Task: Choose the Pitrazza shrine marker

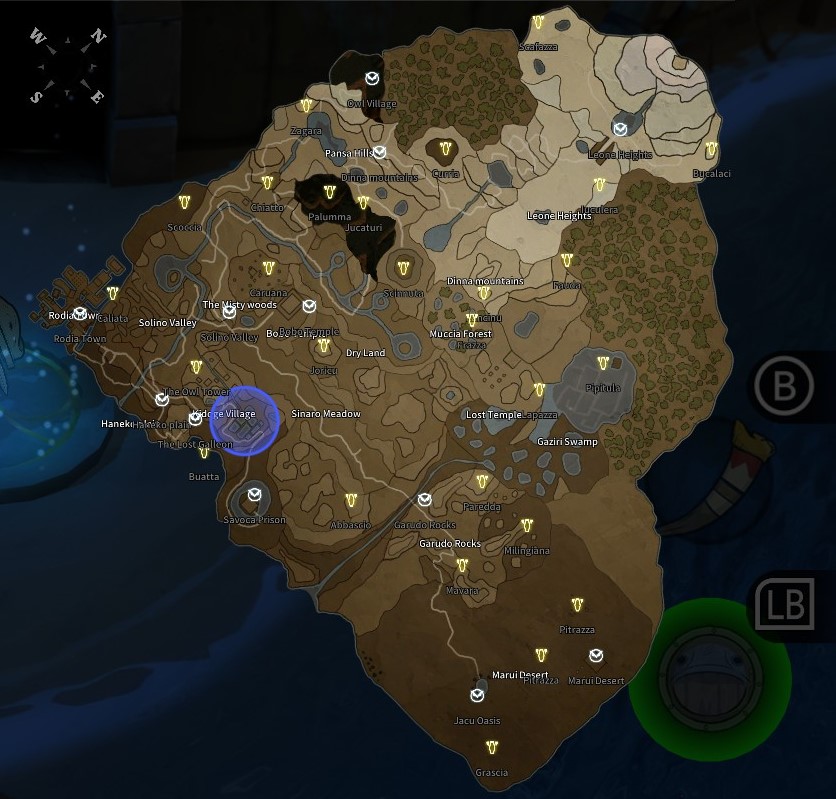Action: click(577, 605)
